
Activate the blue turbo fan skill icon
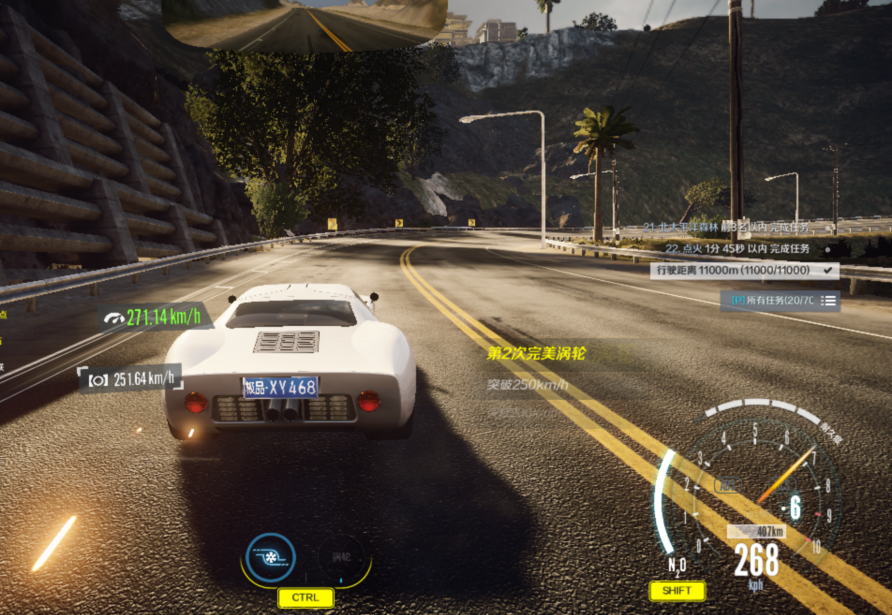coord(271,558)
